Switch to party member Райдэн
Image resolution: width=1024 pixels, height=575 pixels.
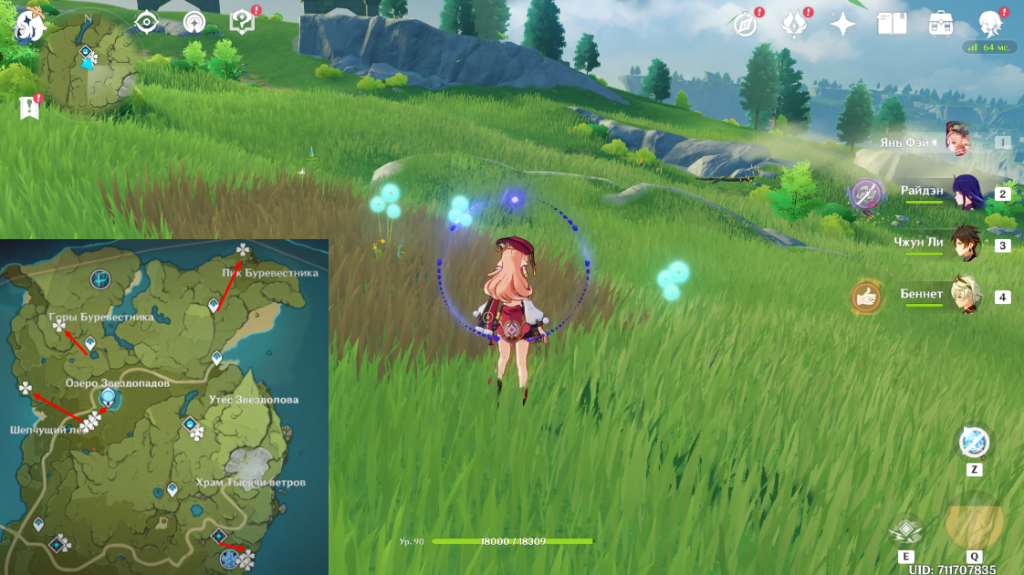(x=966, y=193)
